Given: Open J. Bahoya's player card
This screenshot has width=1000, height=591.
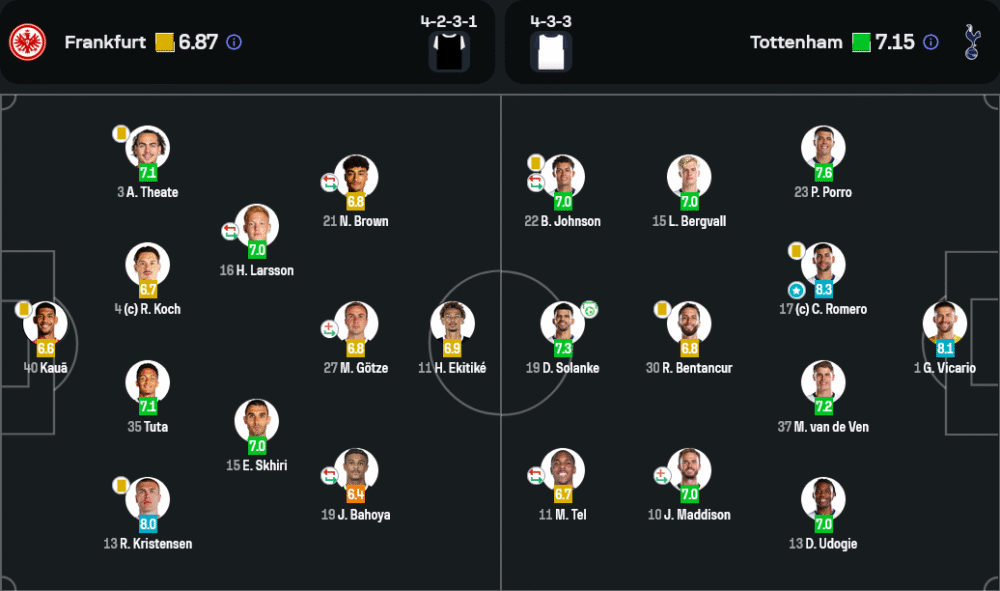Looking at the screenshot, I should tap(356, 469).
